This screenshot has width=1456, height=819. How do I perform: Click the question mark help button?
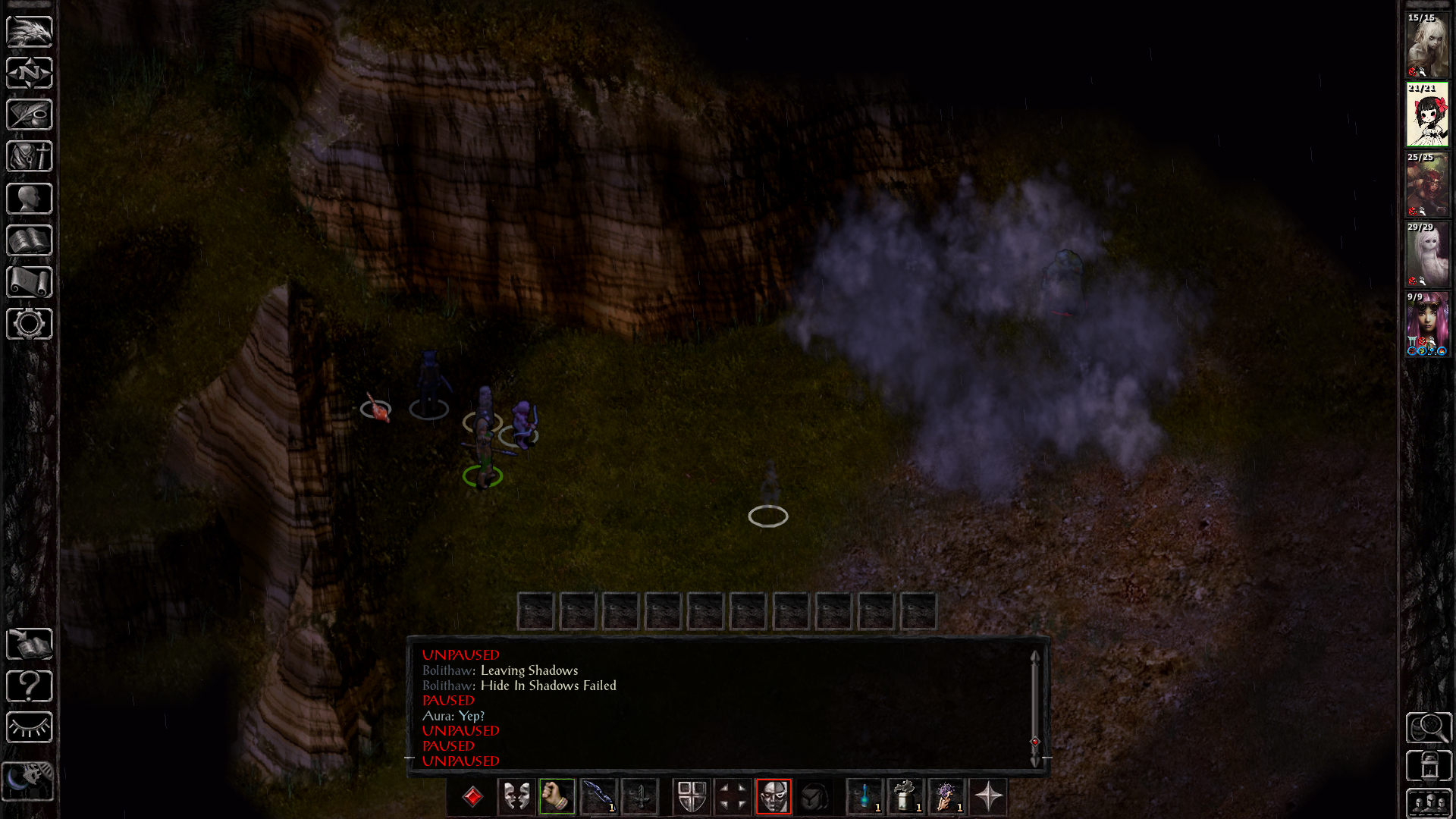(x=30, y=686)
